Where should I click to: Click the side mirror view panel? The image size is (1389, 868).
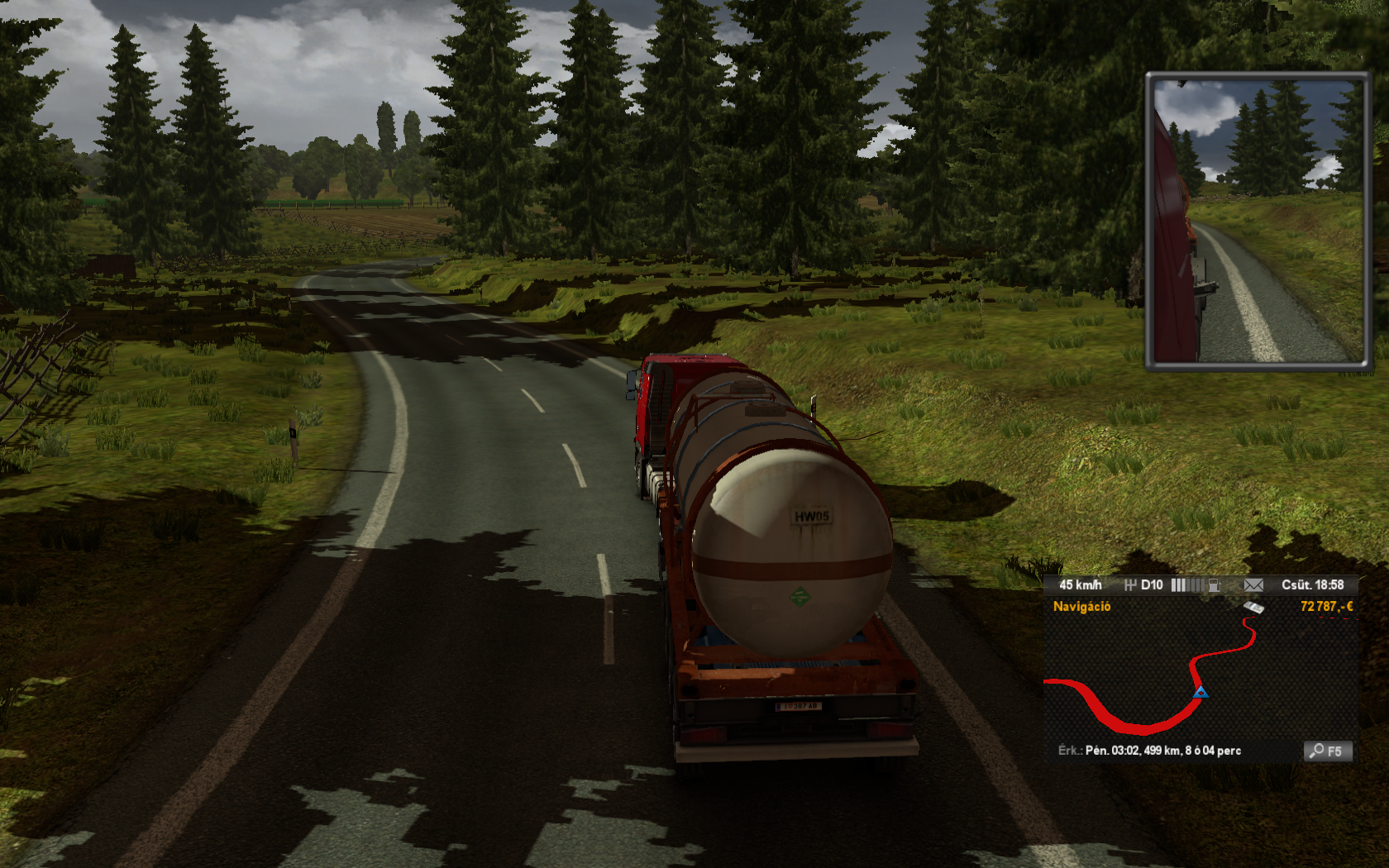click(1257, 221)
